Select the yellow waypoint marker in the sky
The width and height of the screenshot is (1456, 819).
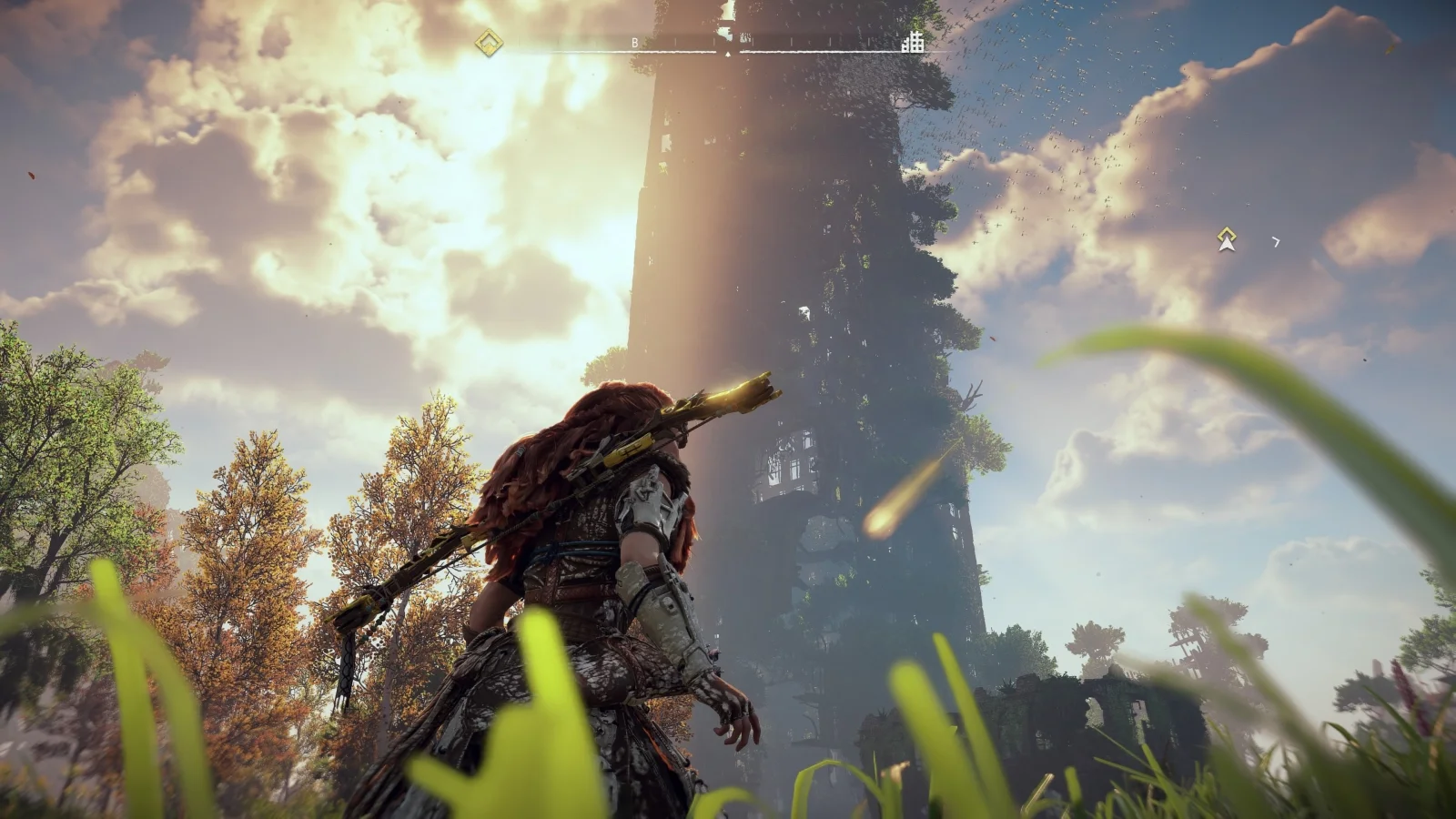[x=1227, y=232]
